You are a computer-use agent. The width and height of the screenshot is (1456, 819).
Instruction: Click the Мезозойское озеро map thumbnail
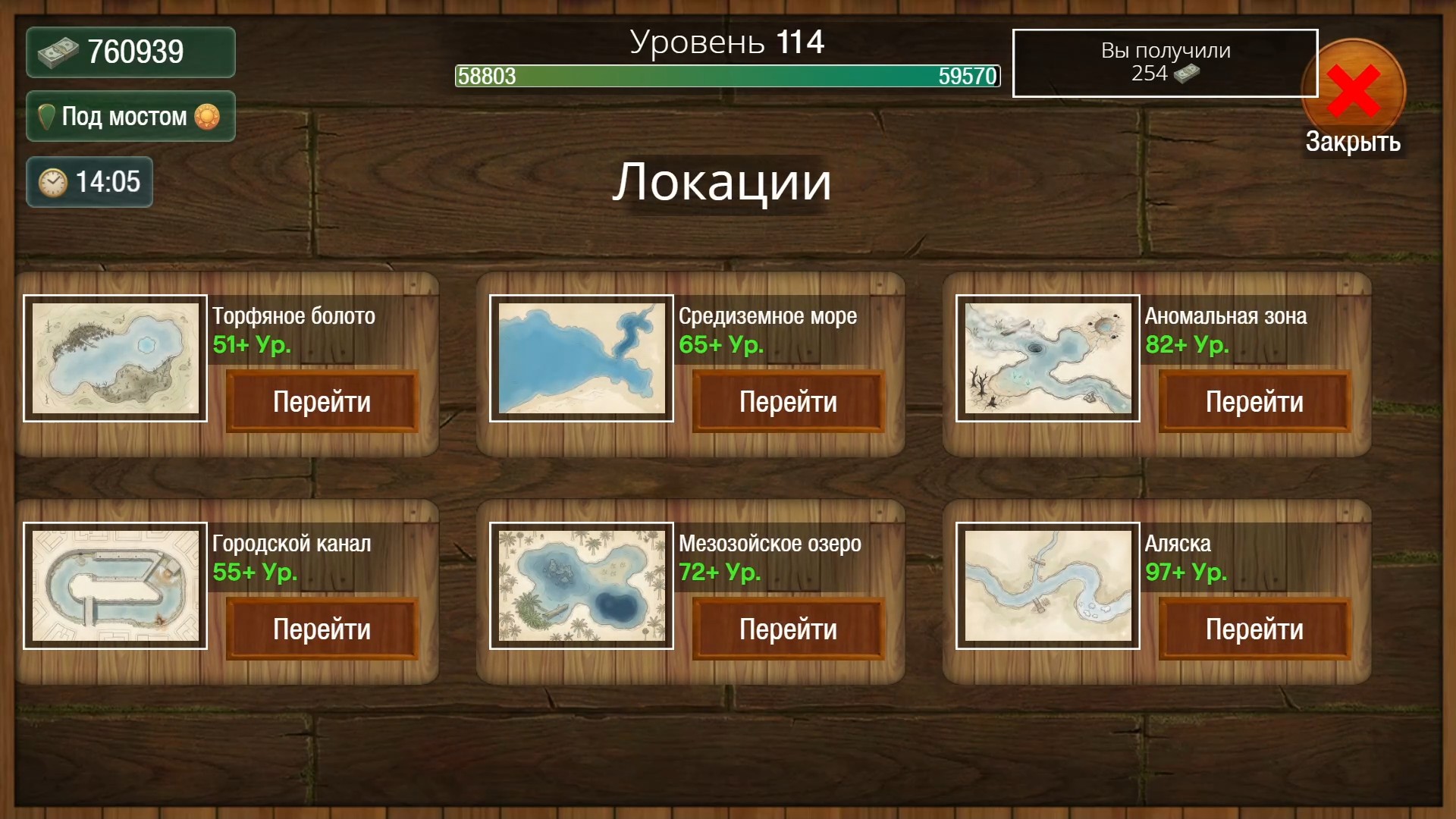click(581, 585)
